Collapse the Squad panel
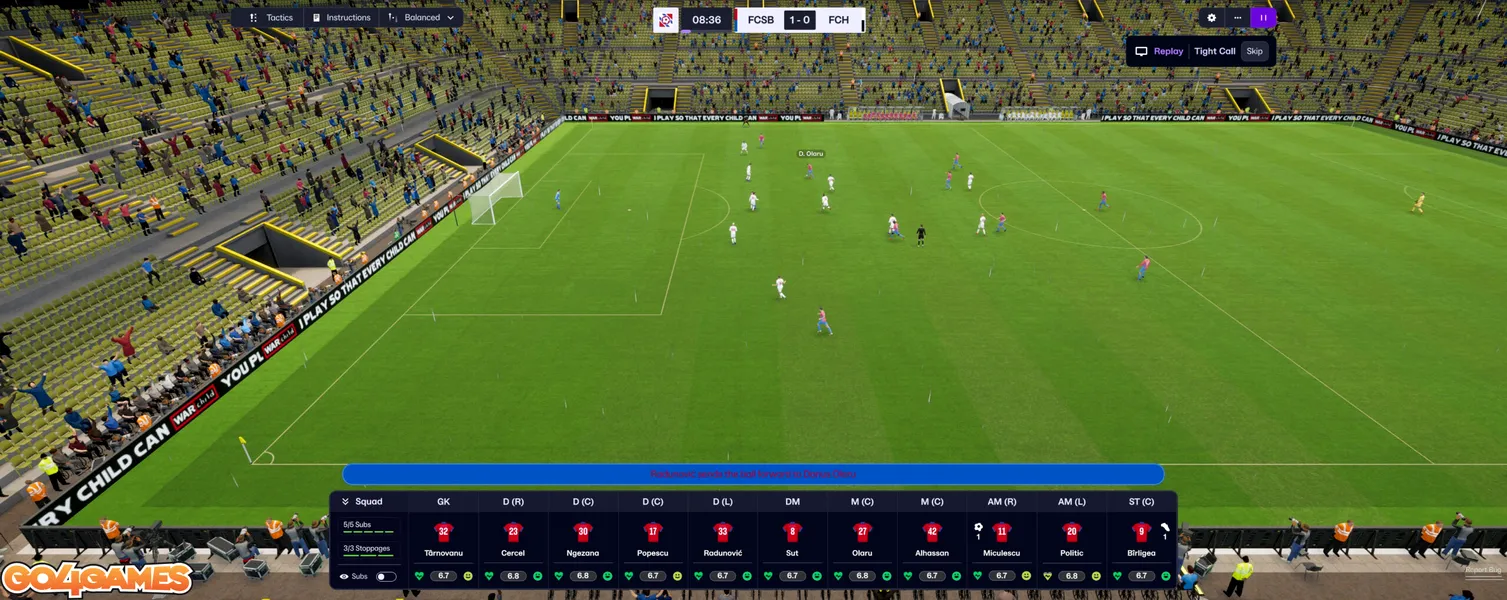The width and height of the screenshot is (1507, 600). (x=346, y=502)
